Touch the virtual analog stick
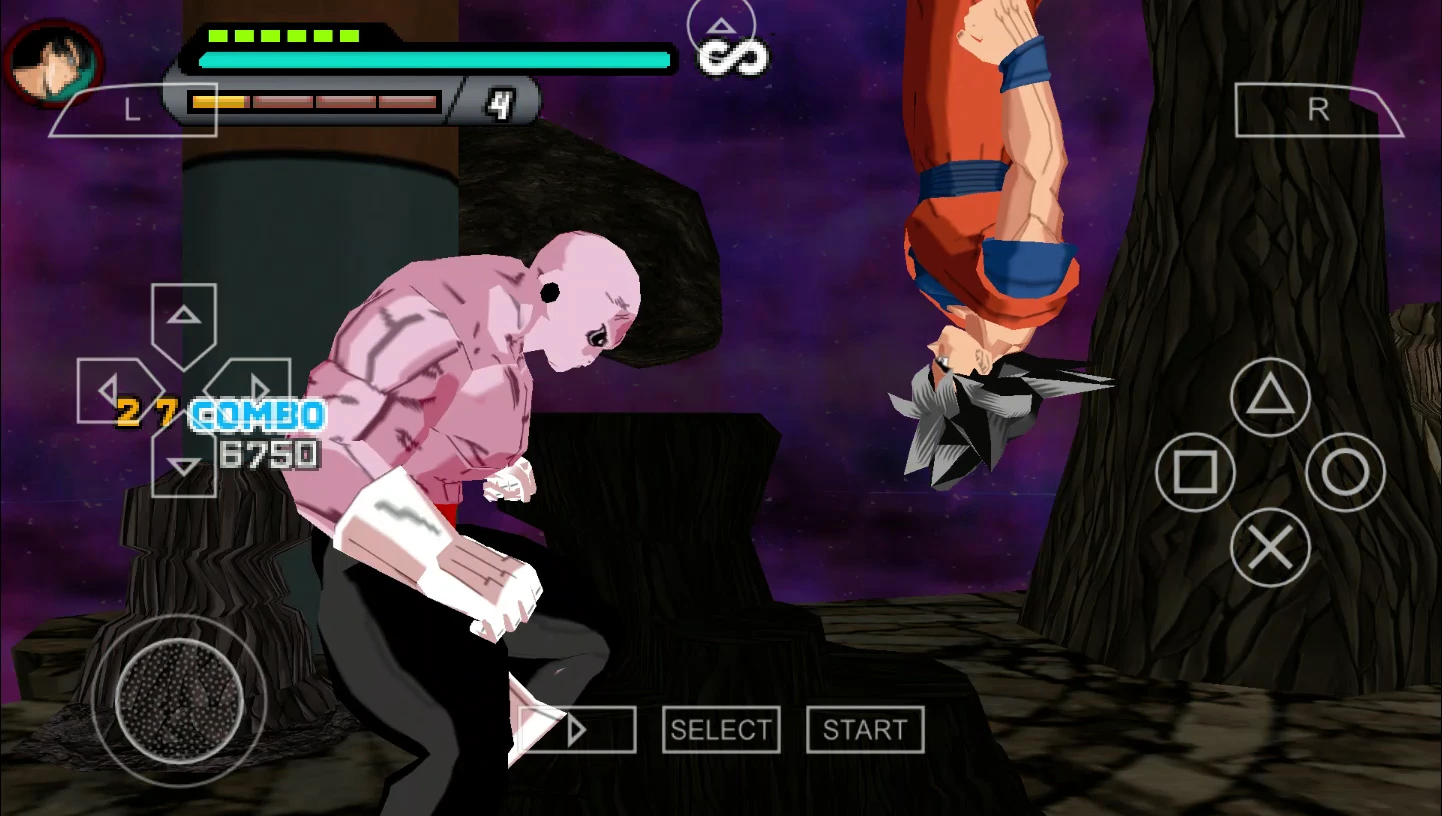This screenshot has height=816, width=1442. (x=180, y=700)
